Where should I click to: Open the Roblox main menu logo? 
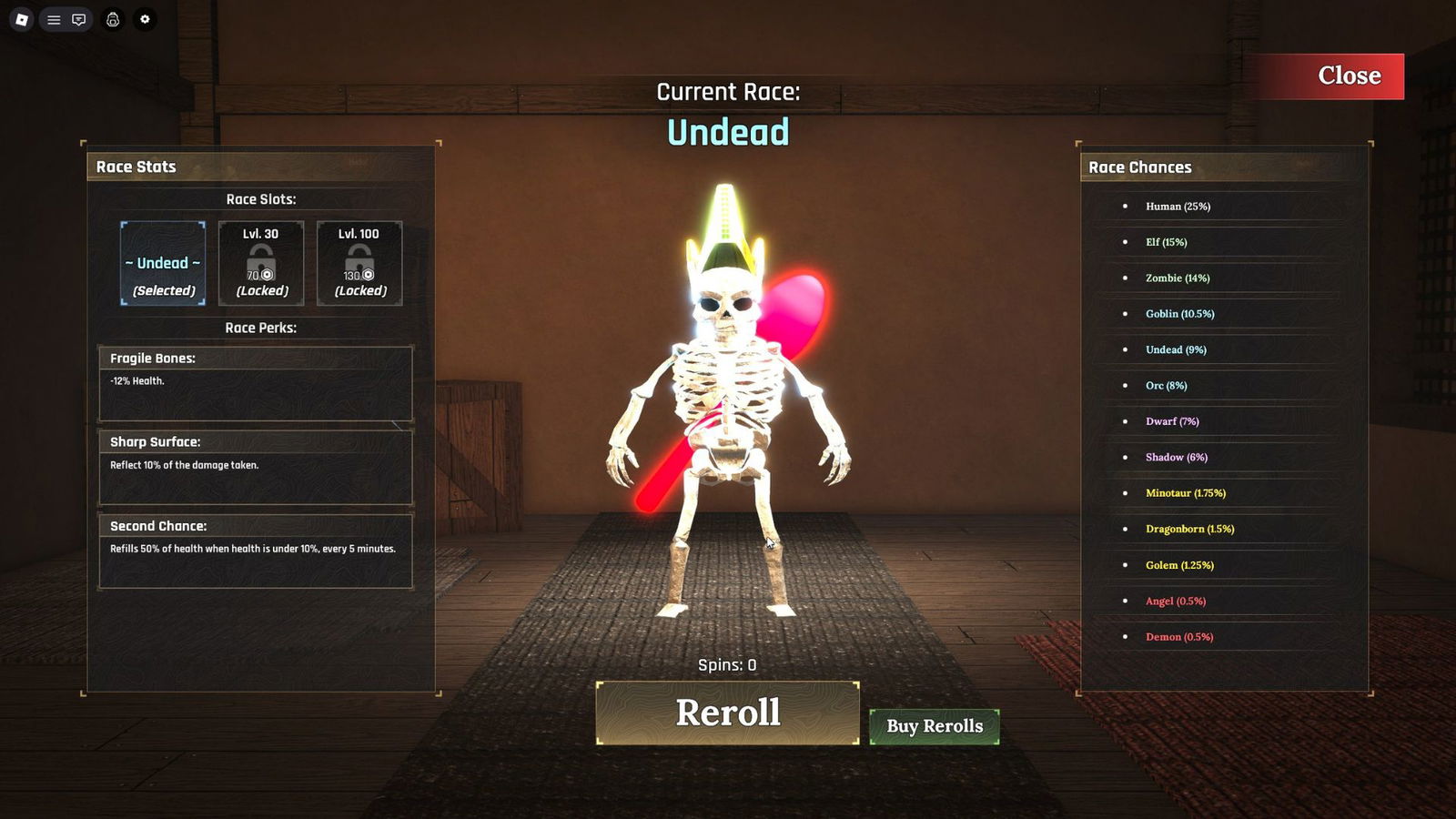(22, 19)
